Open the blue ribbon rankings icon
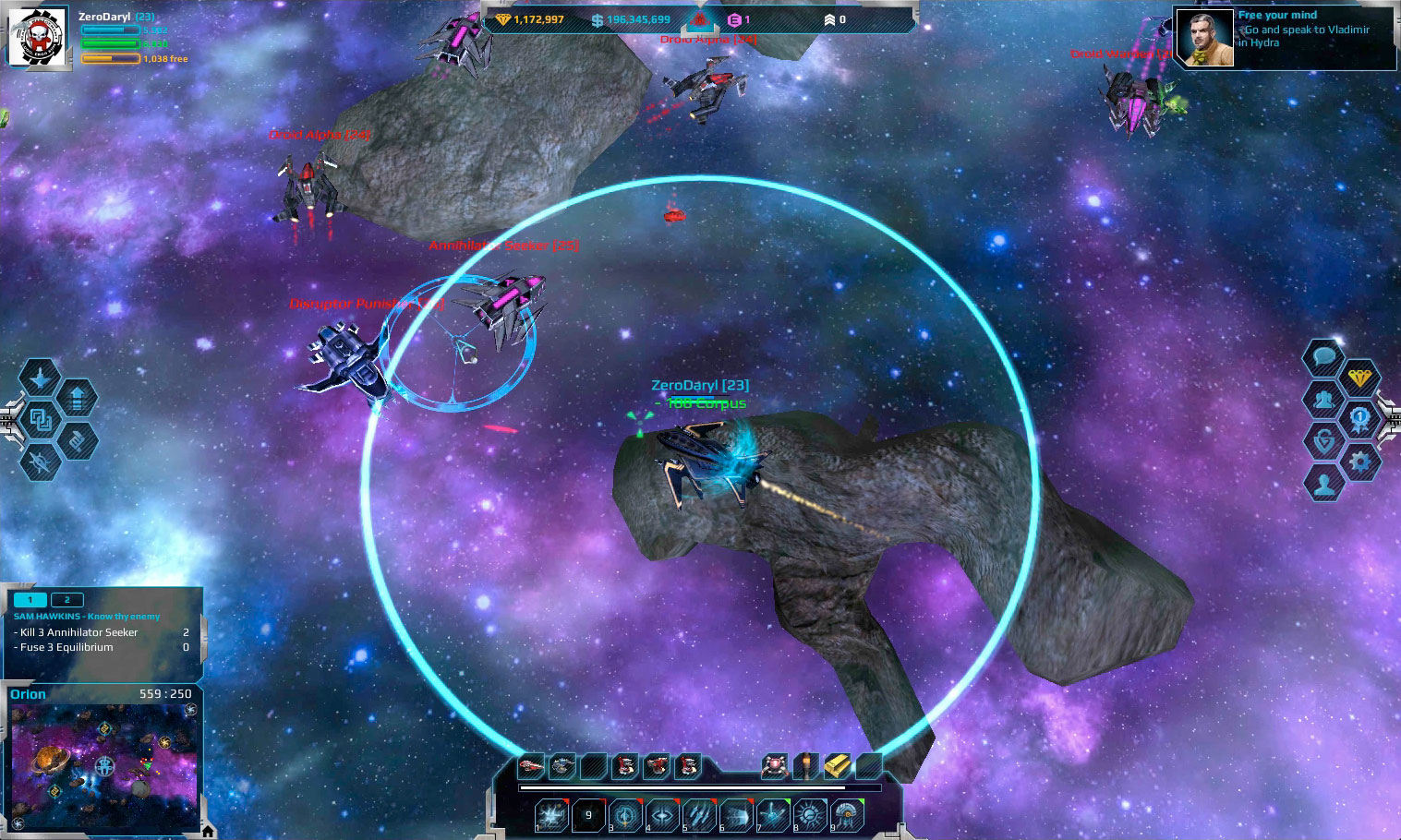 (x=1359, y=419)
